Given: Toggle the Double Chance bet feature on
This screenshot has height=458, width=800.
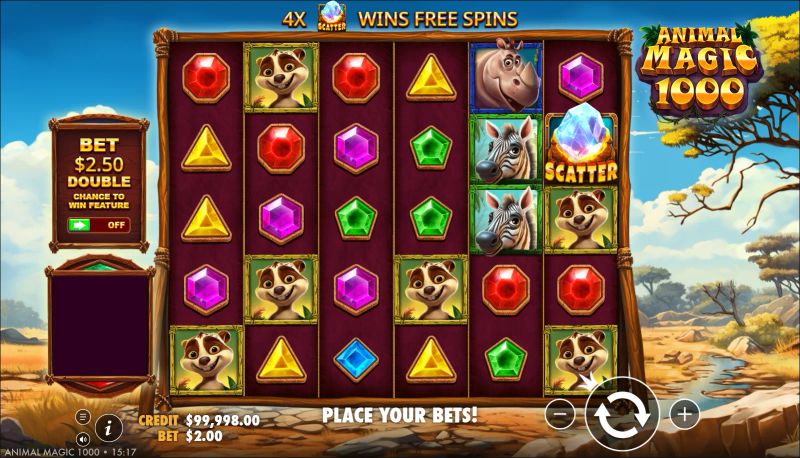Looking at the screenshot, I should coord(98,225).
